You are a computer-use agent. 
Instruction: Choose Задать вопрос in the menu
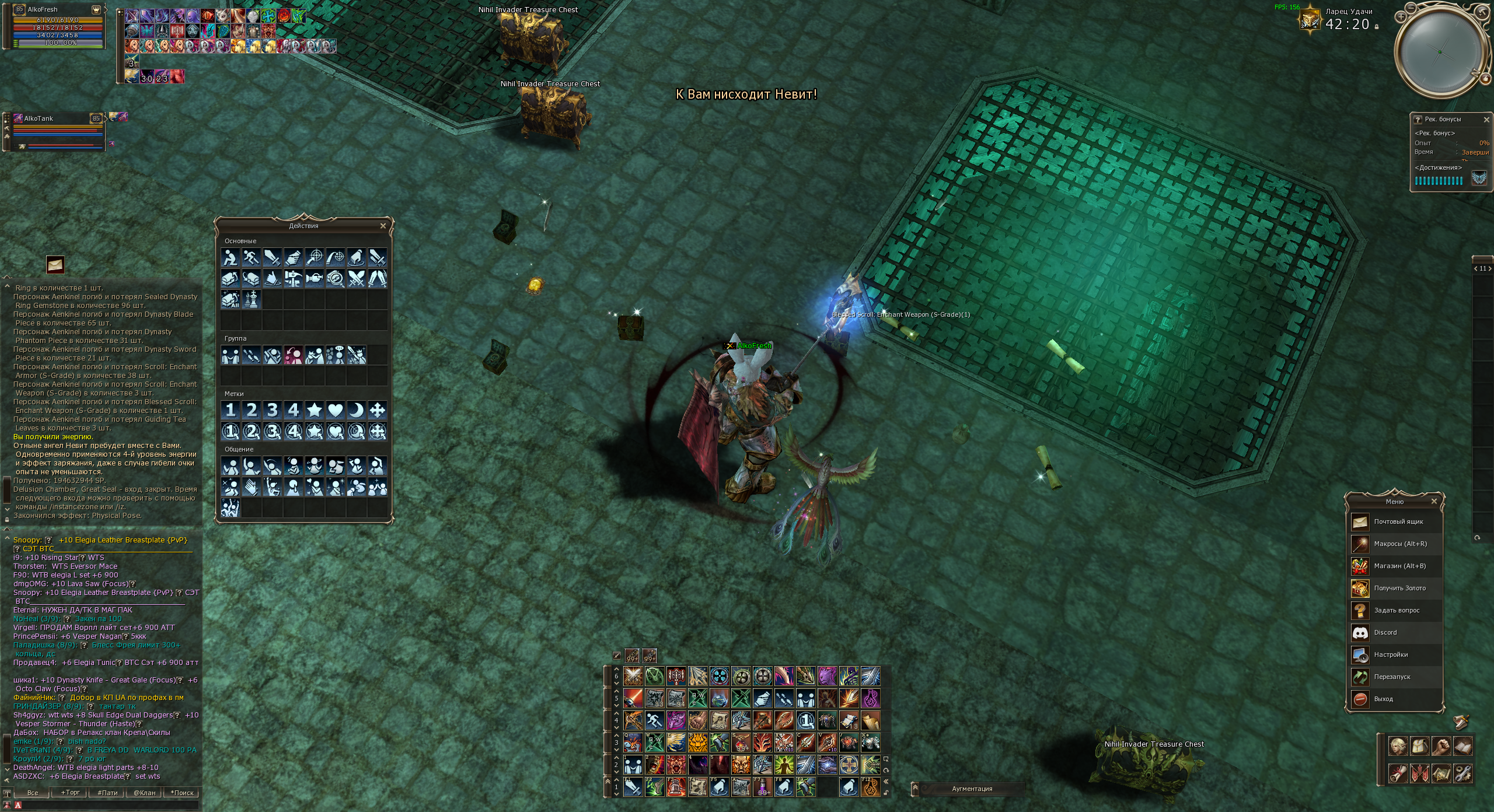(1396, 611)
